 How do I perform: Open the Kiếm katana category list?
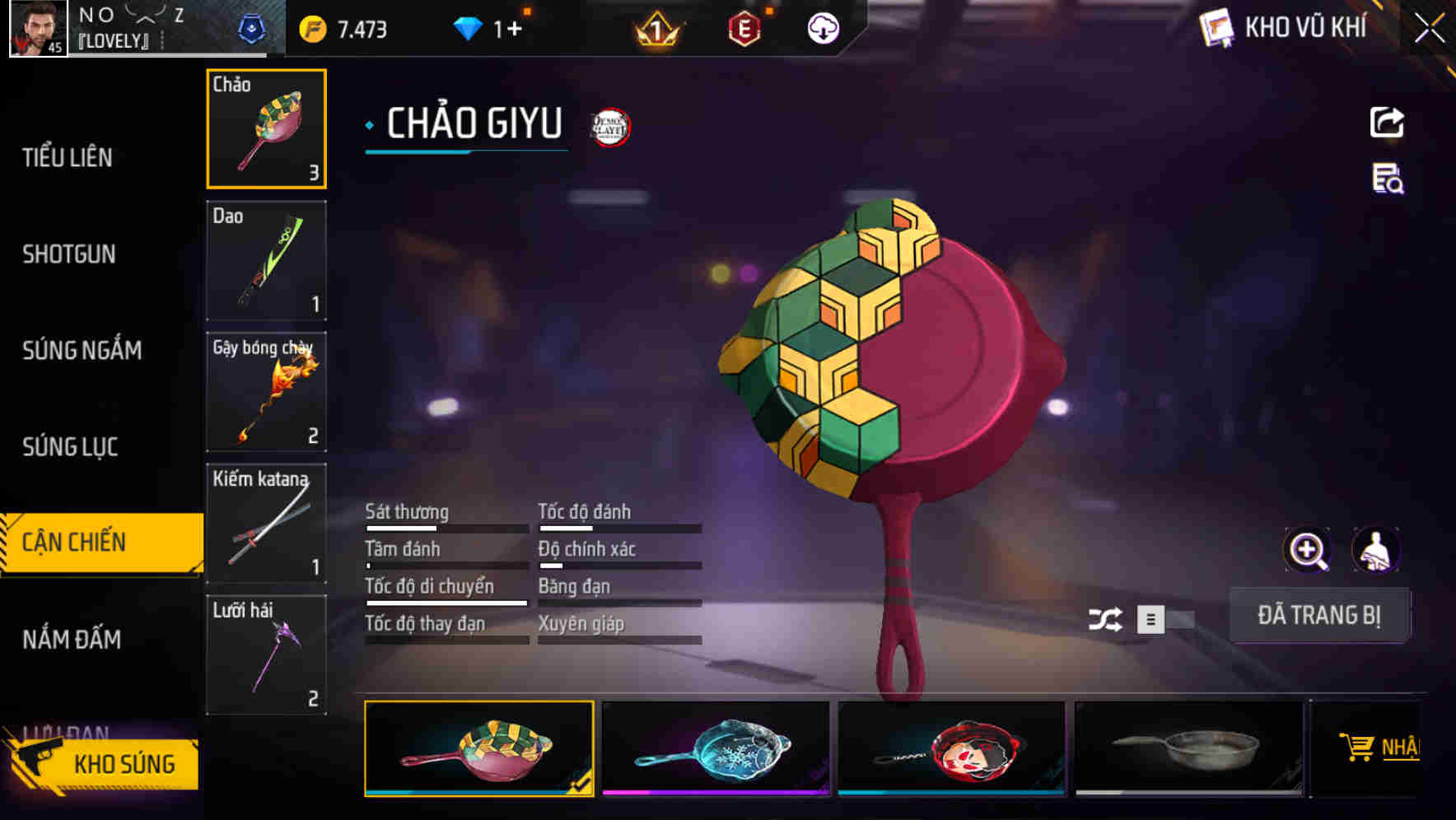tap(266, 522)
